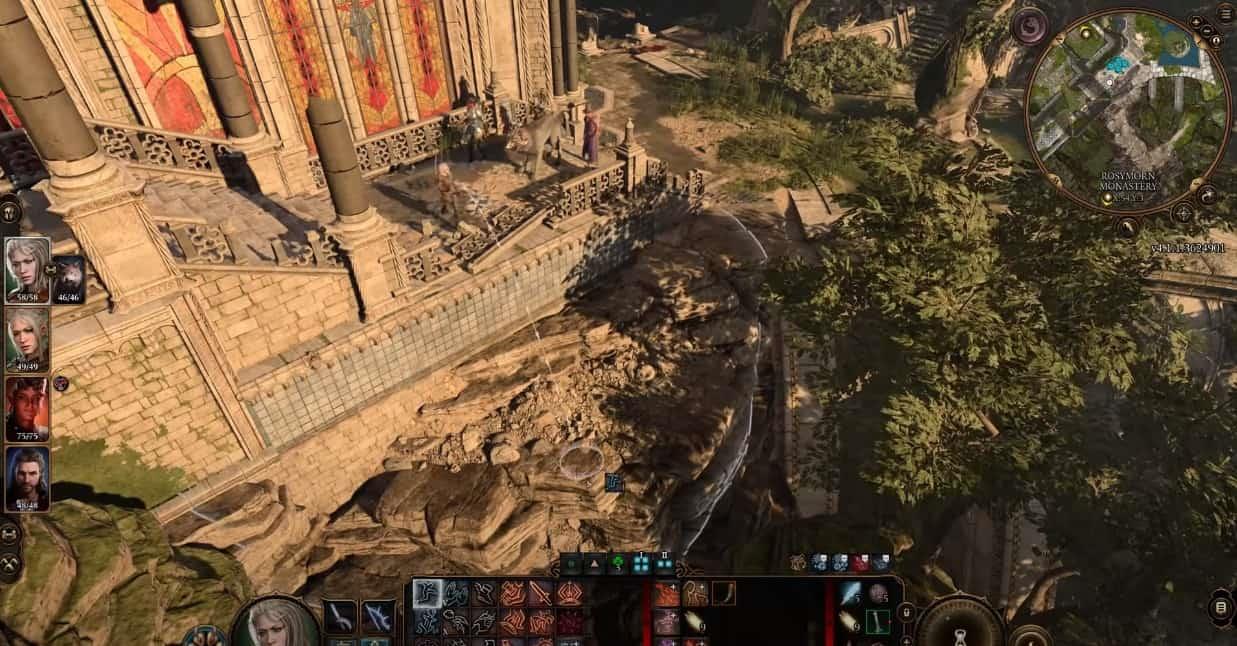Click the crosshair button below the minimap
Image resolution: width=1237 pixels, height=646 pixels.
(x=1182, y=213)
